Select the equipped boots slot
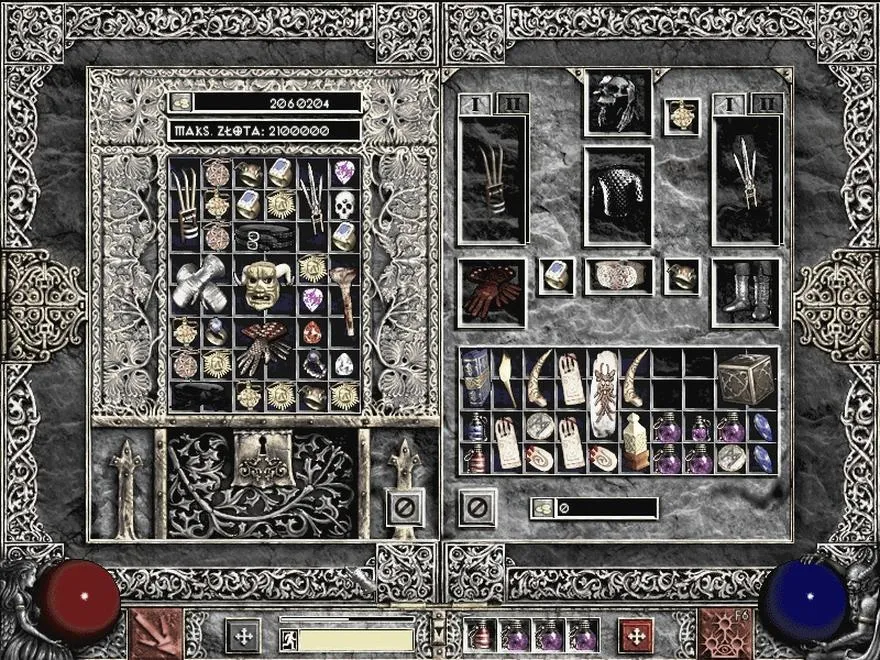Viewport: 880px width, 660px height. (x=745, y=292)
